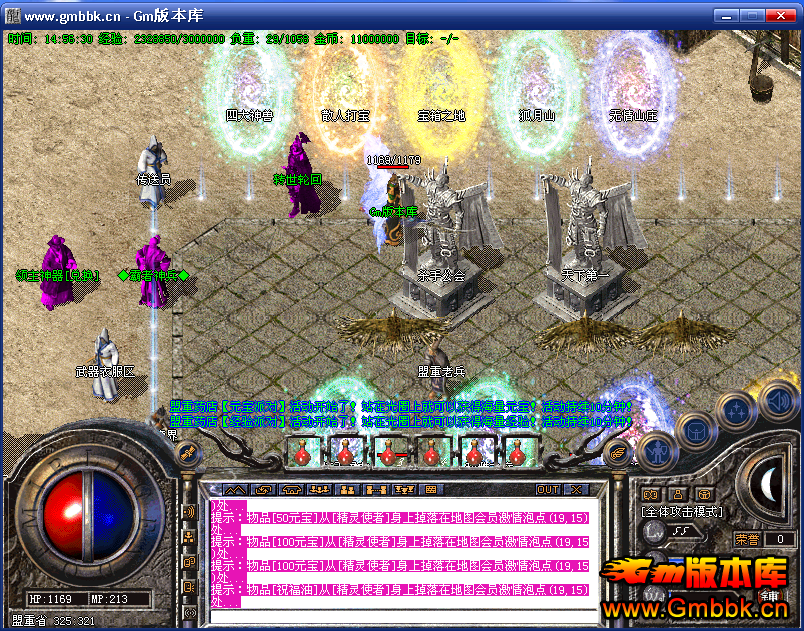The image size is (804, 631).
Task: Open the character status round button
Action: tap(656, 452)
